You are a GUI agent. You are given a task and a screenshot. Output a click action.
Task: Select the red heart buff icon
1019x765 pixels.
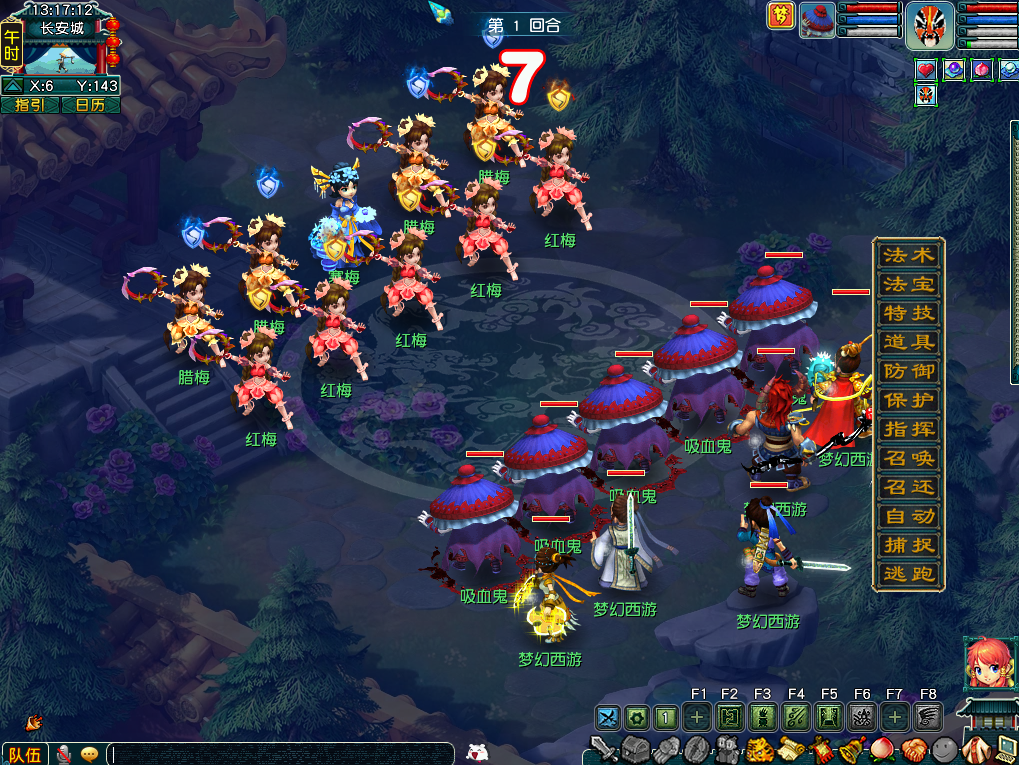(x=926, y=70)
